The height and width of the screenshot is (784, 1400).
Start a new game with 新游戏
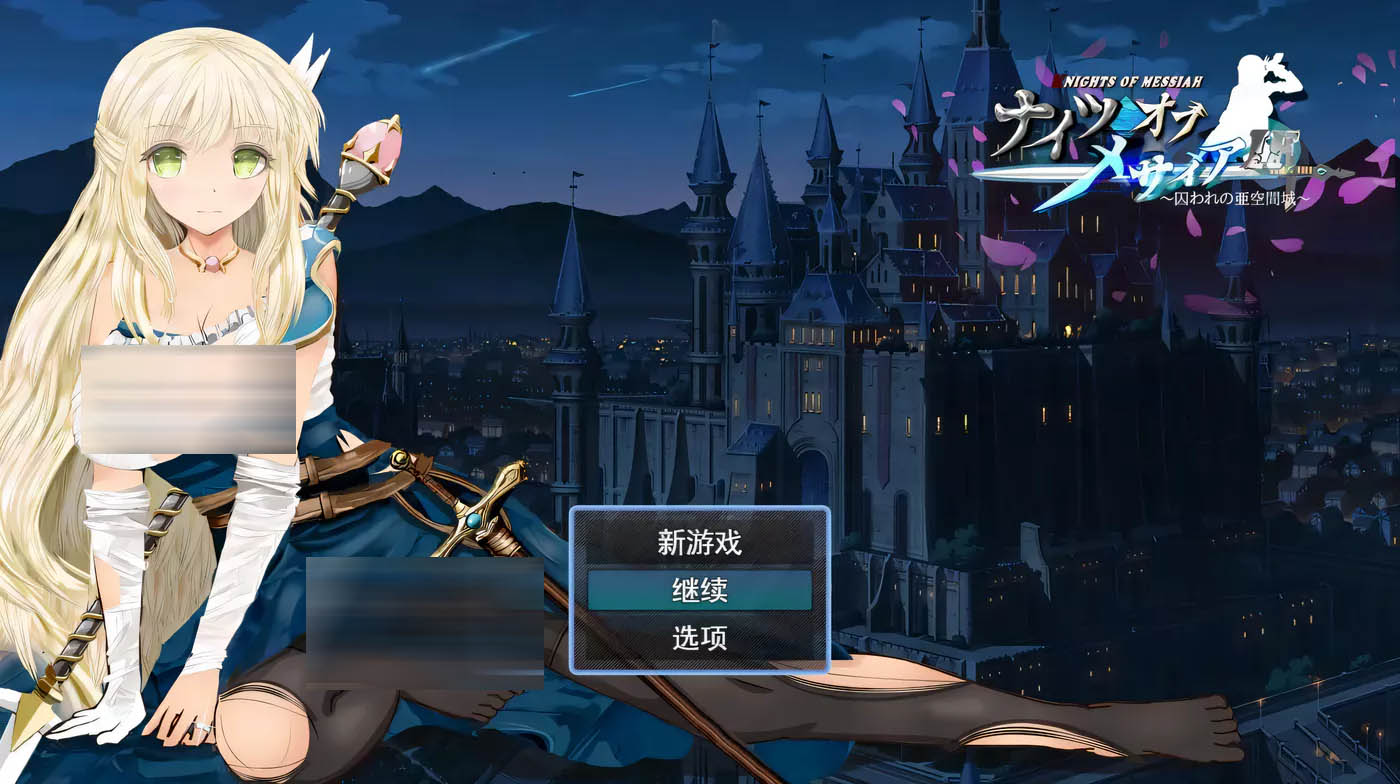click(699, 543)
